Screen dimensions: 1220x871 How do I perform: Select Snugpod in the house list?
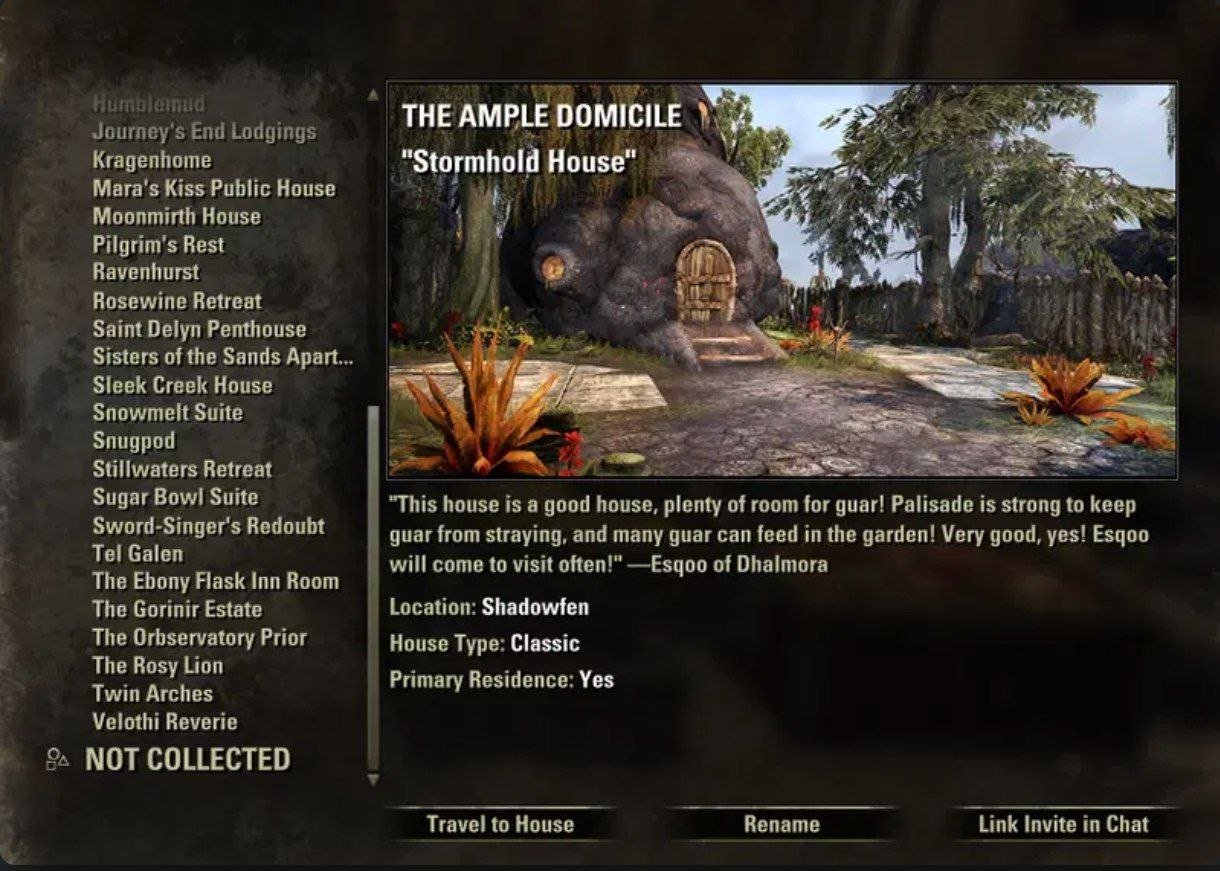point(134,441)
